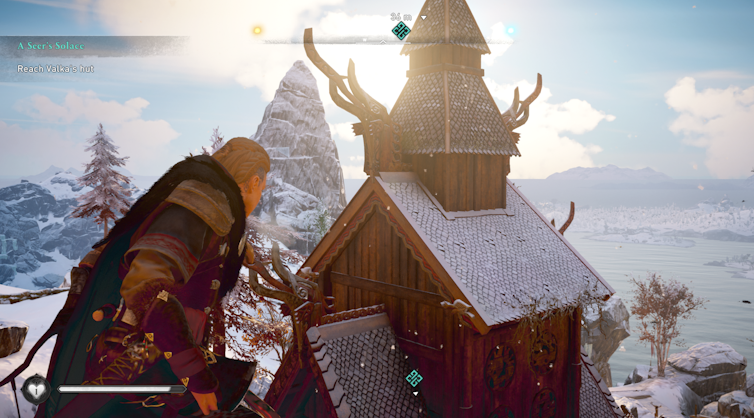754x418 pixels.
Task: Click the gold wealth dot on the compass
Action: (x=257, y=31)
